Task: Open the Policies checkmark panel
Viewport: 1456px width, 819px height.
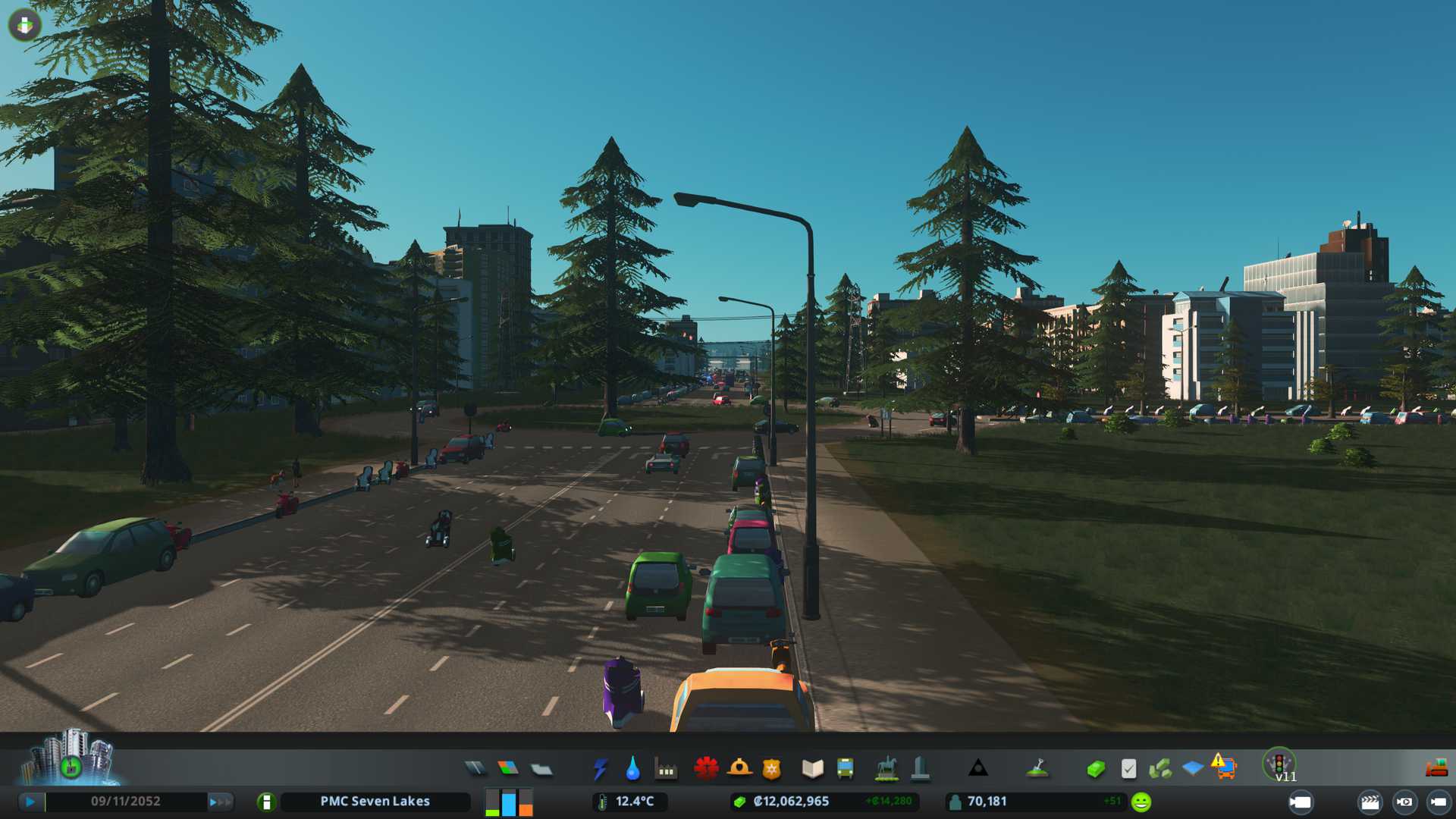Action: tap(1128, 769)
